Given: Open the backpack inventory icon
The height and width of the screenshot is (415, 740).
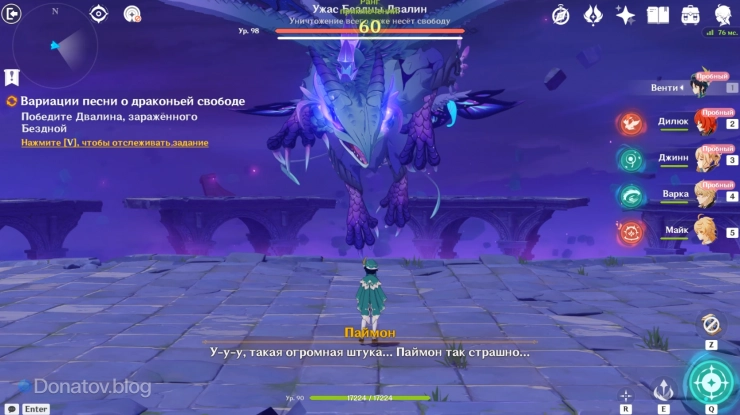Looking at the screenshot, I should (690, 15).
